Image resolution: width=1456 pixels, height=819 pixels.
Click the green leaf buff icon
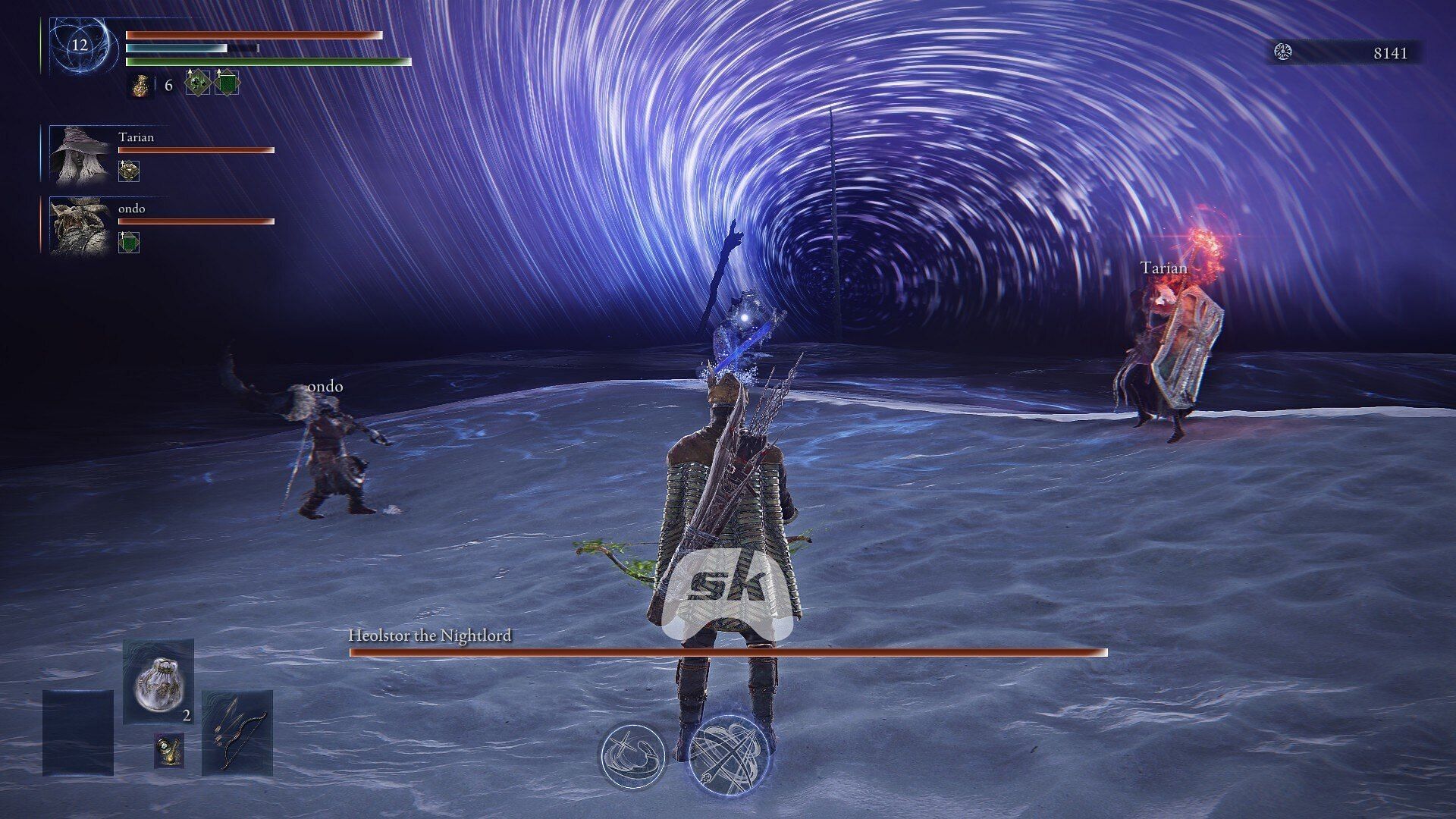pyautogui.click(x=197, y=83)
